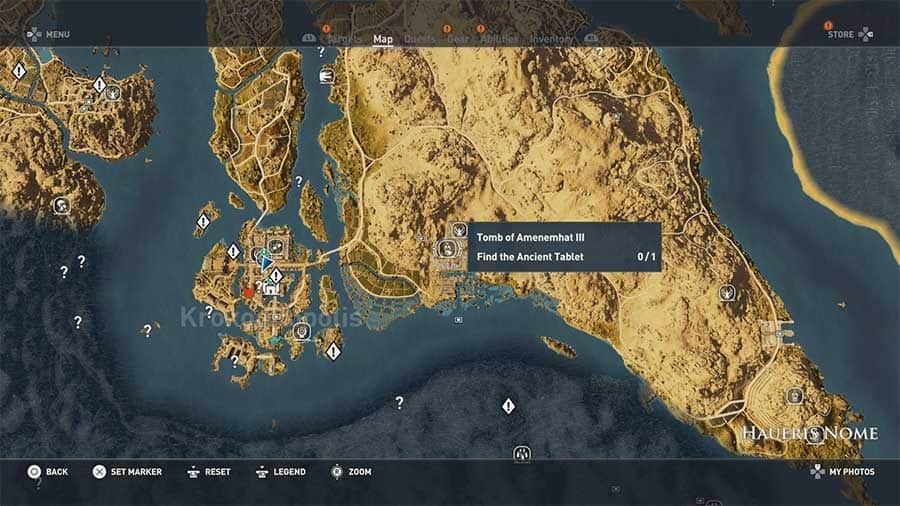This screenshot has width=900, height=506.
Task: Go back using the Back button
Action: (x=47, y=472)
